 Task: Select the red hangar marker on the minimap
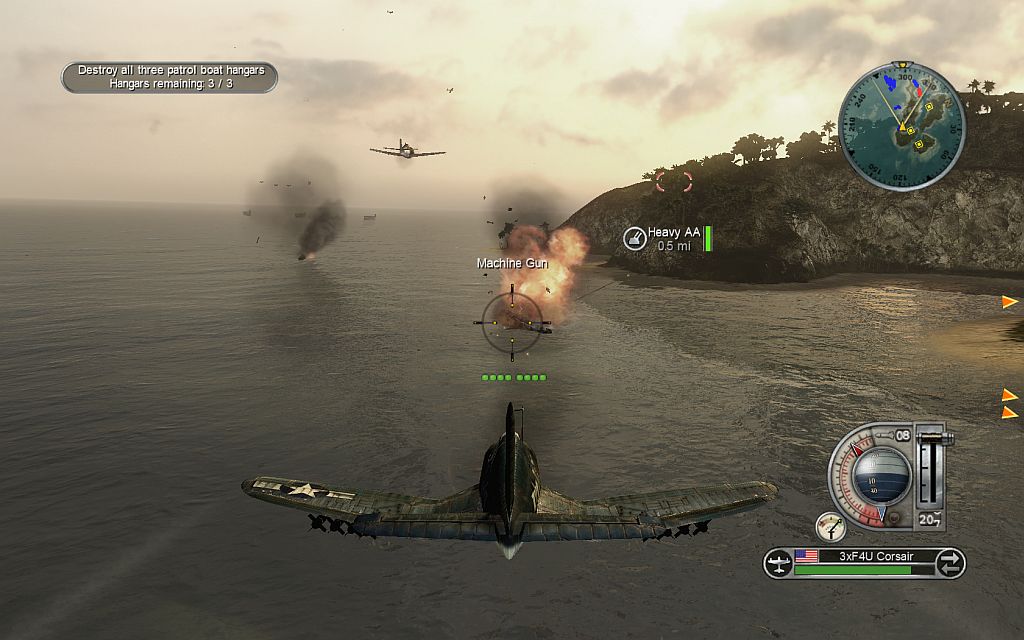pos(919,91)
